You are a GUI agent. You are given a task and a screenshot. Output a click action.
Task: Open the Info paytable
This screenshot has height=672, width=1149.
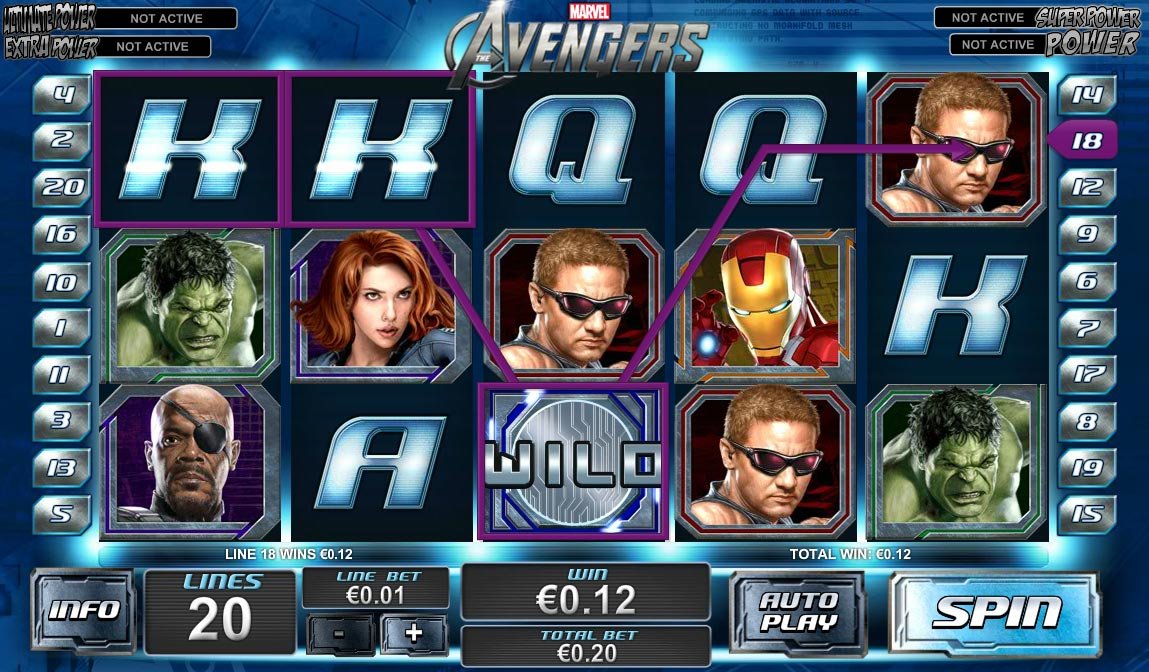point(83,610)
